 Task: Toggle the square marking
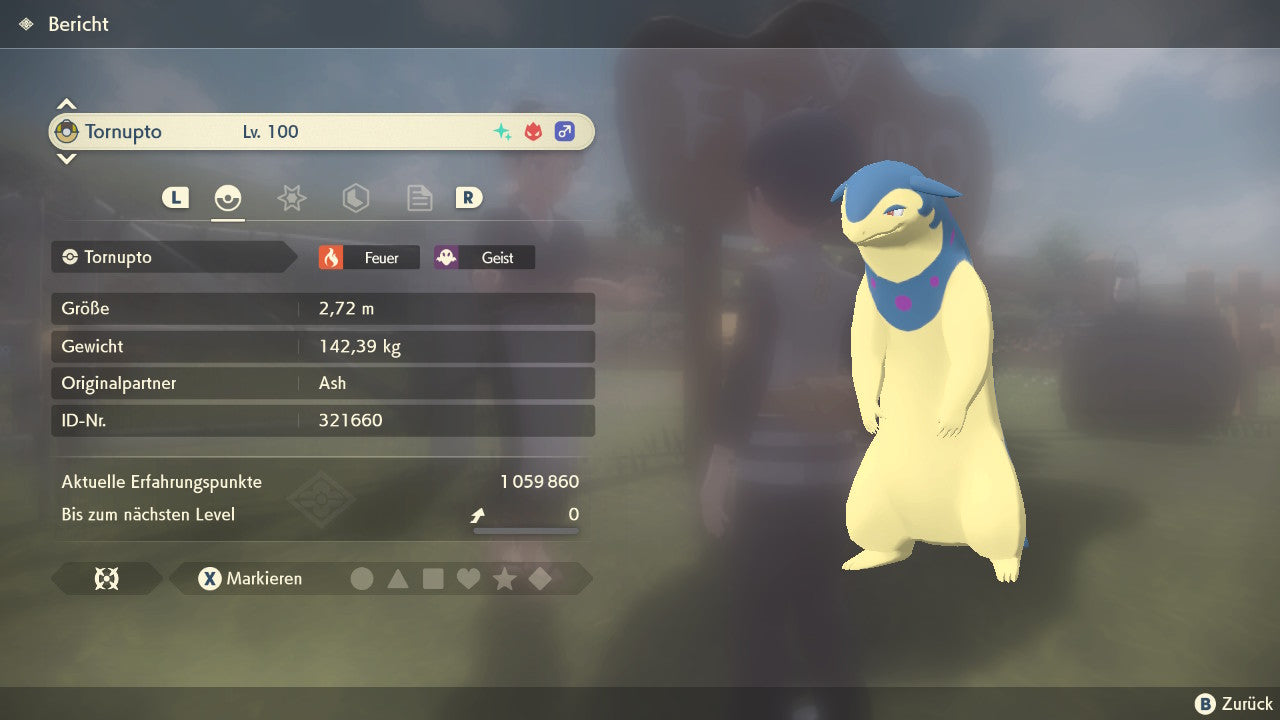[x=433, y=578]
